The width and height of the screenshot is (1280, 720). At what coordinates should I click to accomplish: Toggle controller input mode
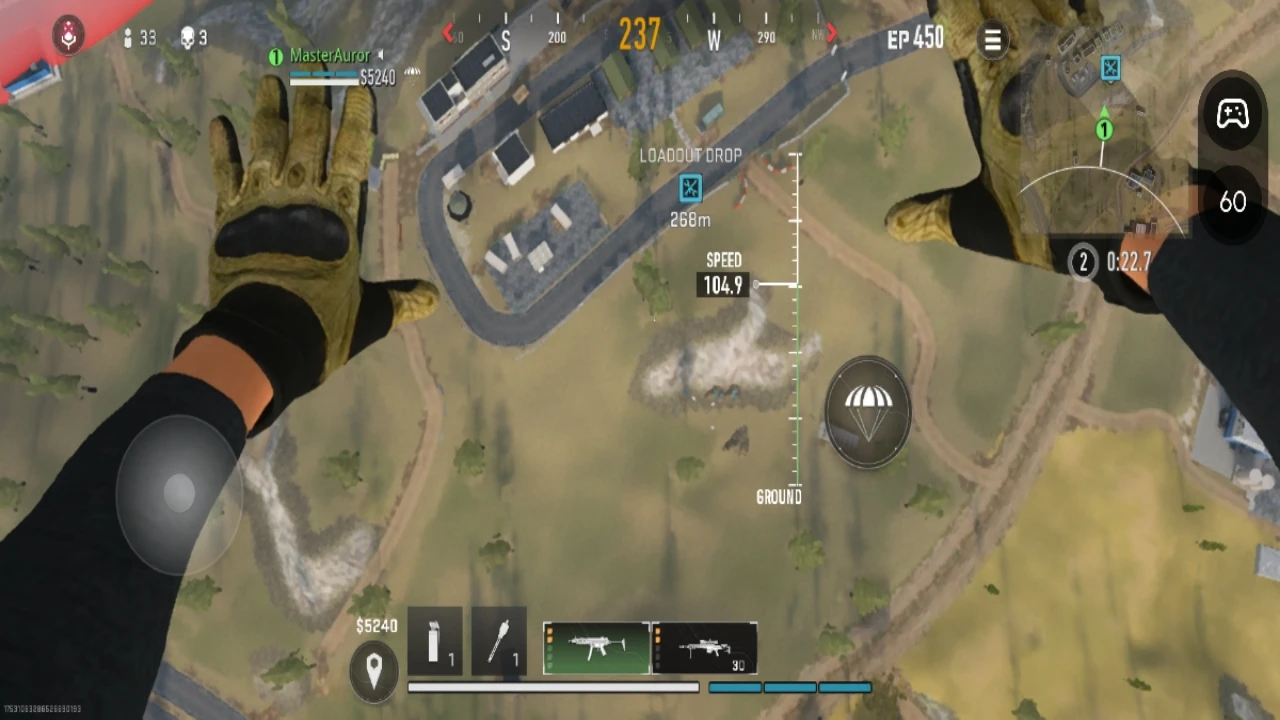[x=1232, y=115]
